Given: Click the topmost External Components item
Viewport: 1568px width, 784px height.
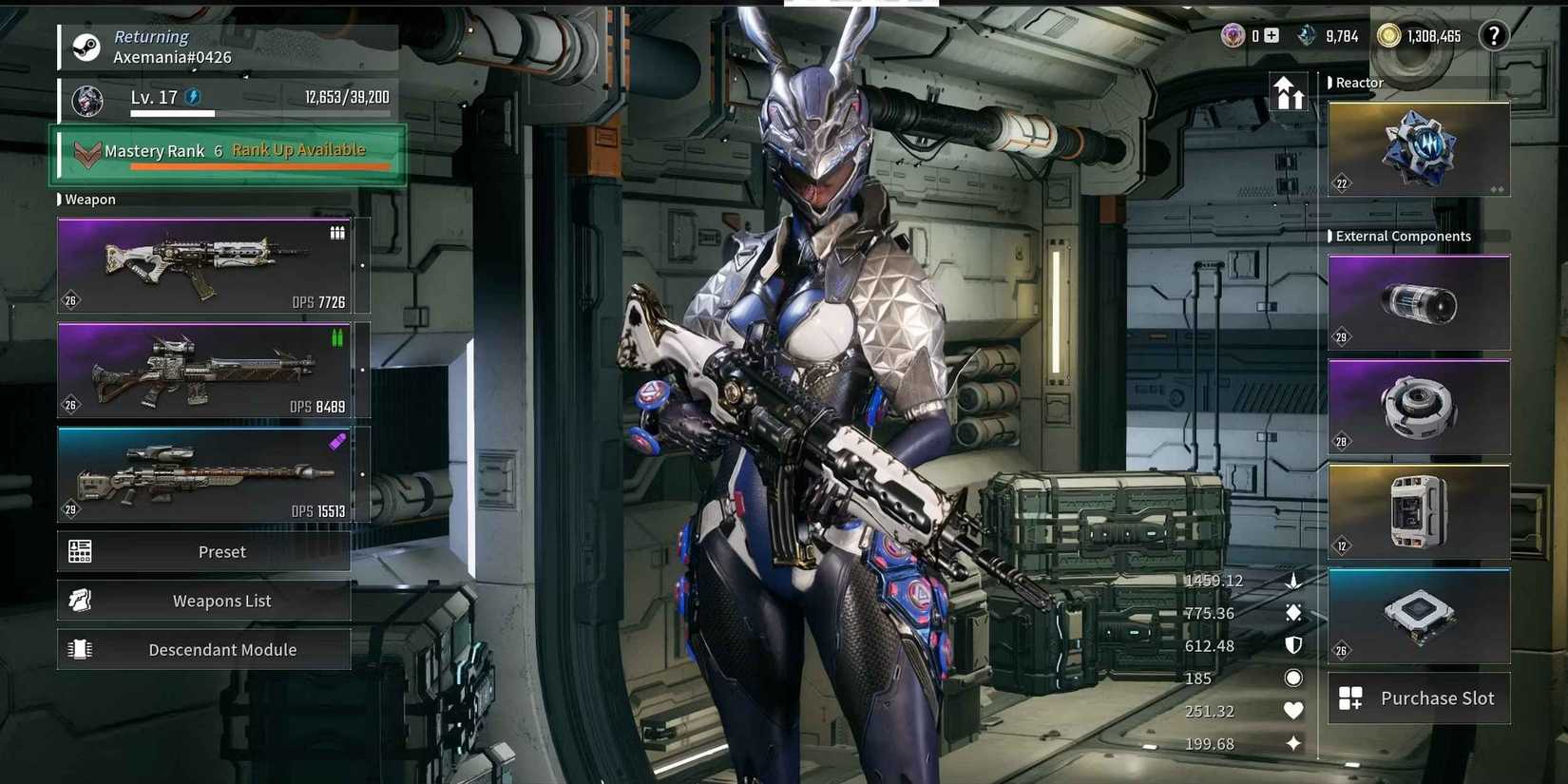Looking at the screenshot, I should [1418, 301].
